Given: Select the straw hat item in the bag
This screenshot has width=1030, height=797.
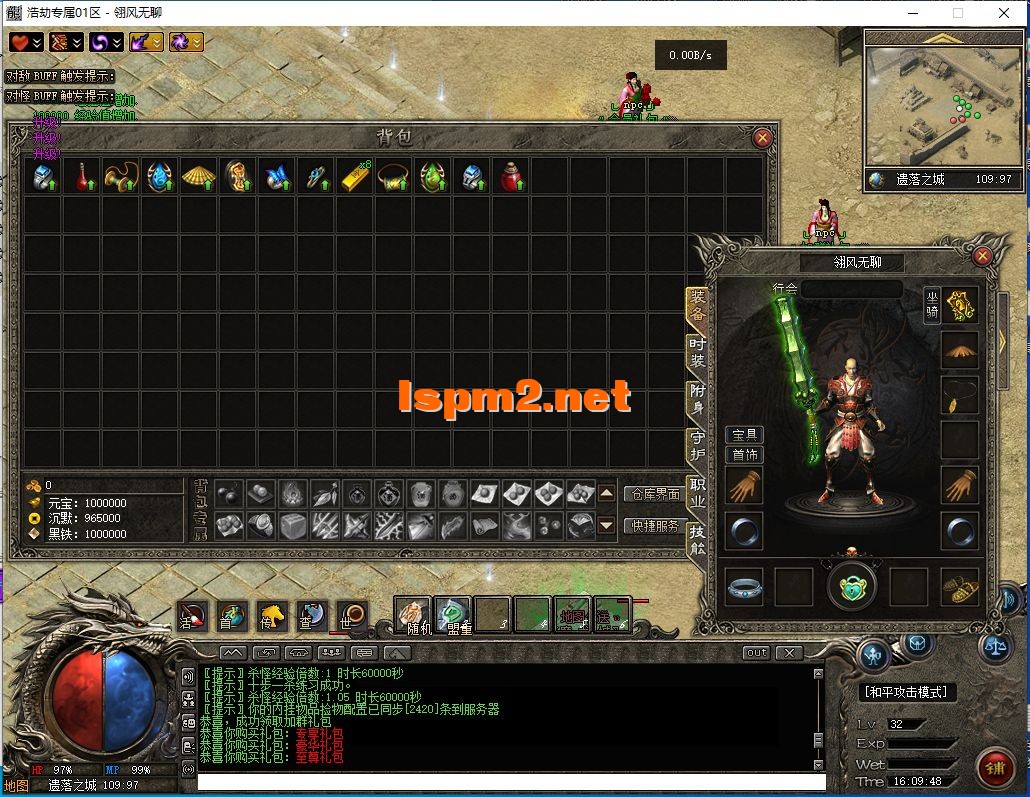Looking at the screenshot, I should click(198, 177).
